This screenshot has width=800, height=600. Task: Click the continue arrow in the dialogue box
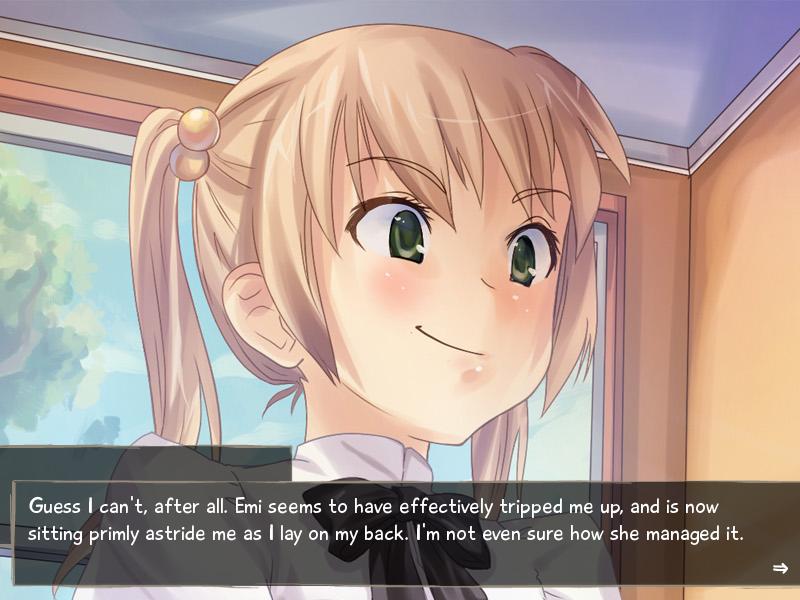click(x=780, y=568)
